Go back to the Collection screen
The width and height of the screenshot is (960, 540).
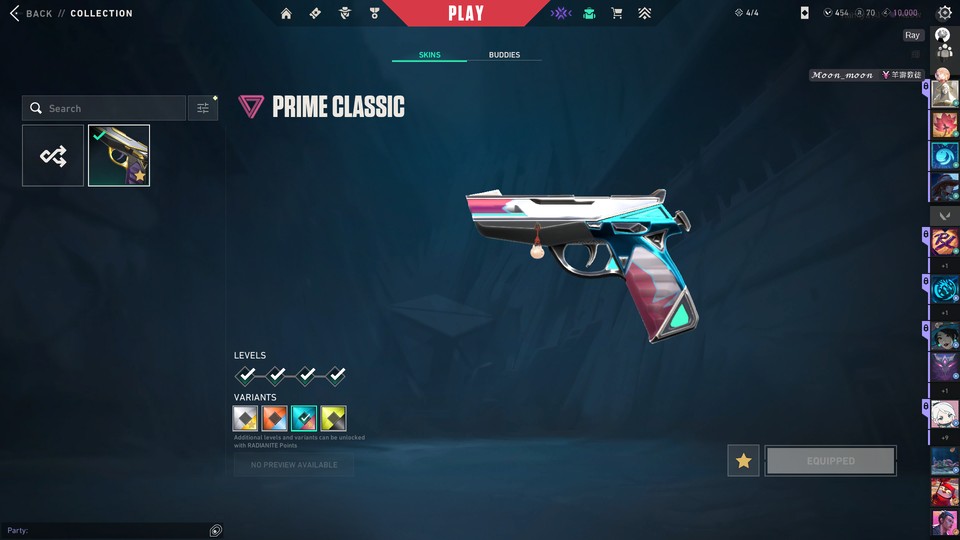28,13
